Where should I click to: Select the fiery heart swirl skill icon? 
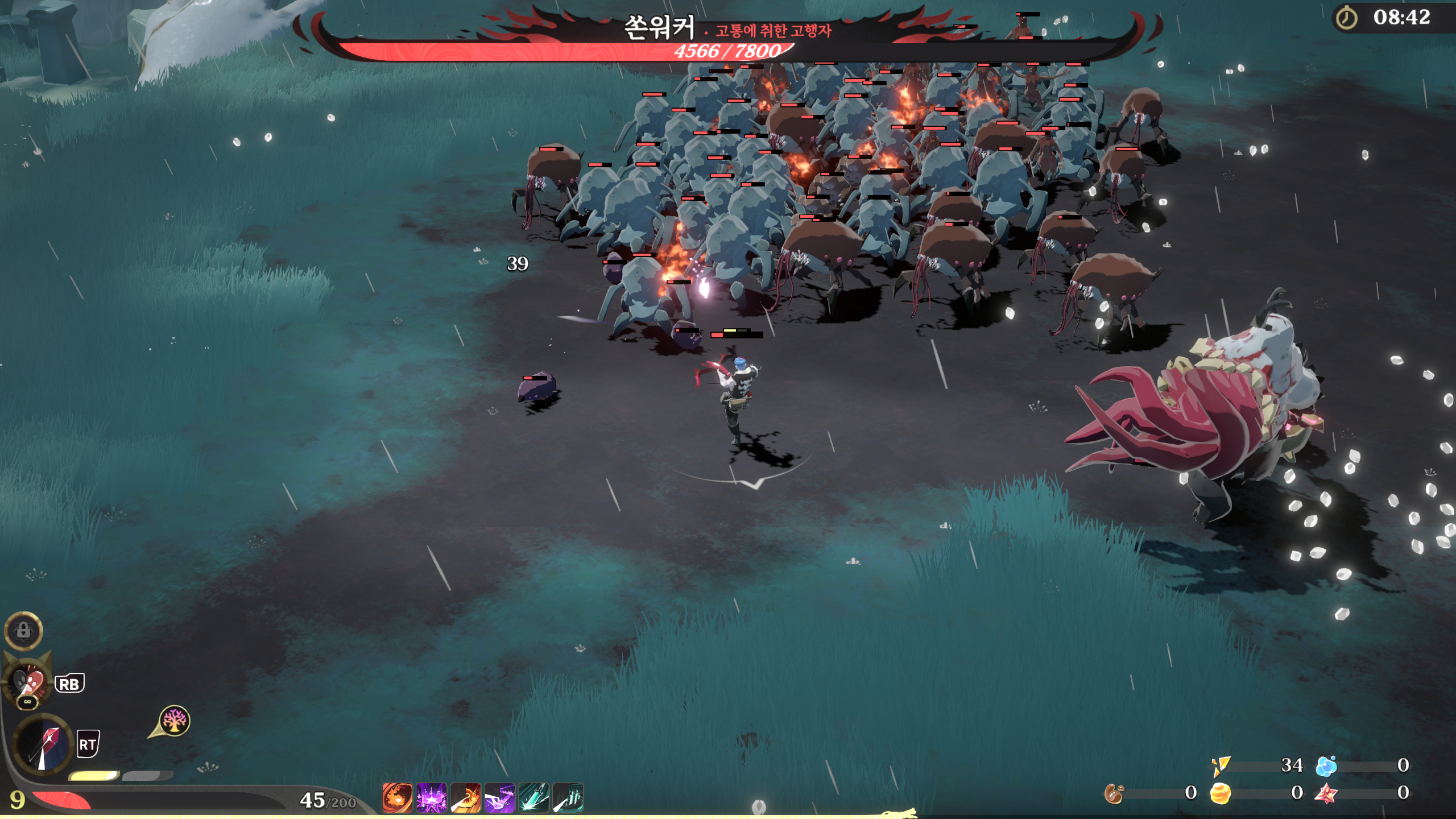pos(397,797)
